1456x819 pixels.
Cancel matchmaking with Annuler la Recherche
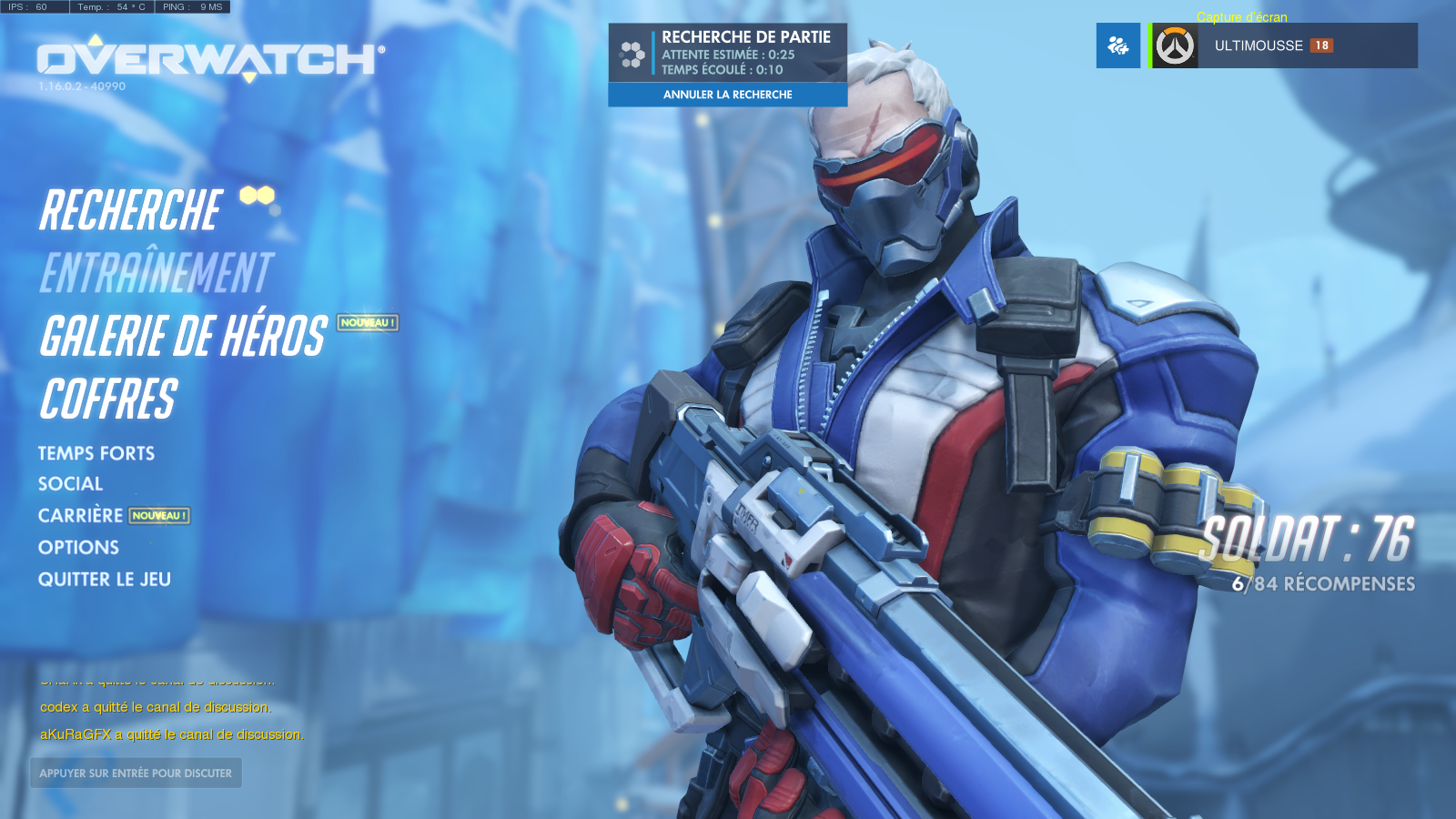click(727, 95)
